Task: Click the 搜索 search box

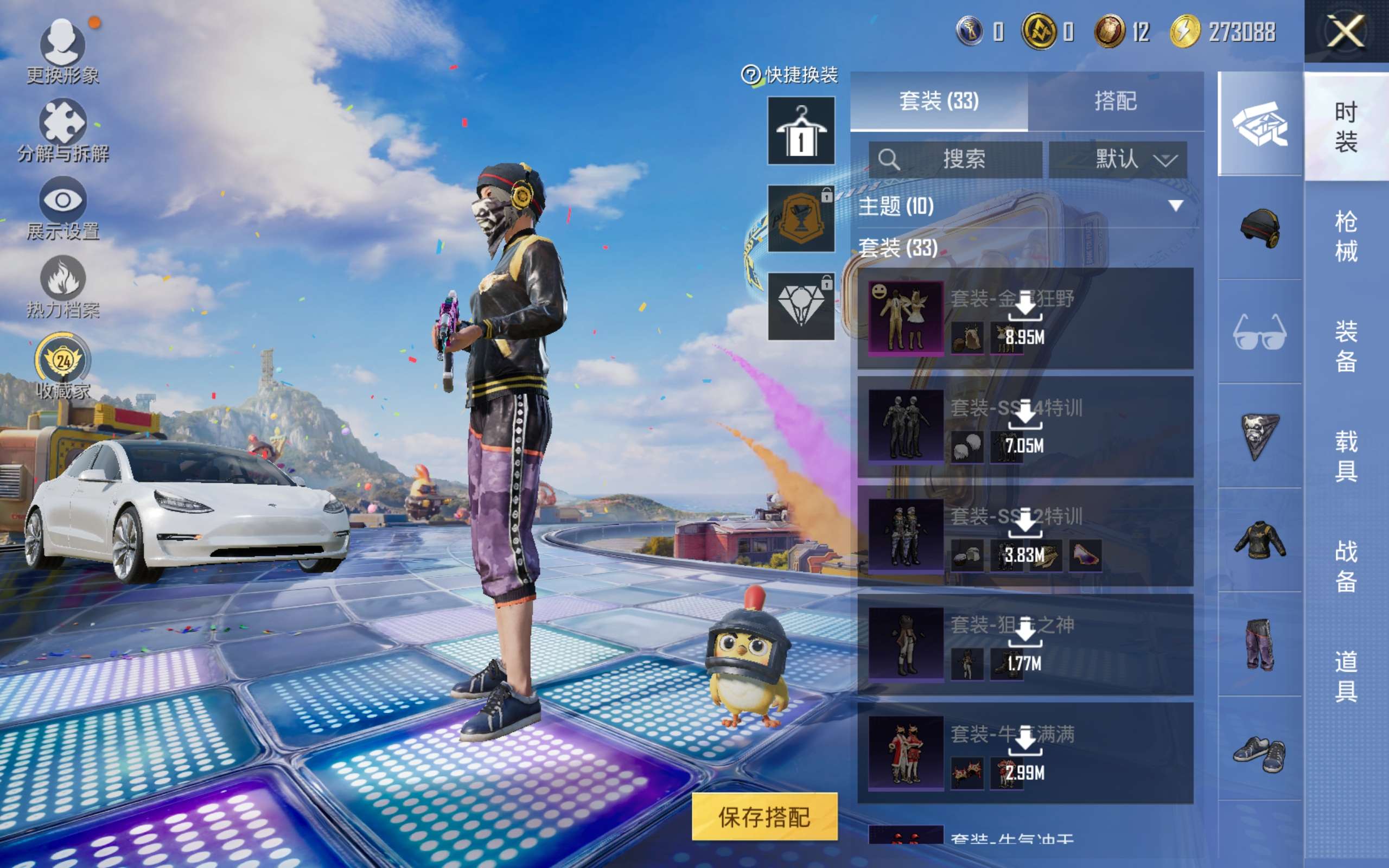Action: [x=955, y=159]
